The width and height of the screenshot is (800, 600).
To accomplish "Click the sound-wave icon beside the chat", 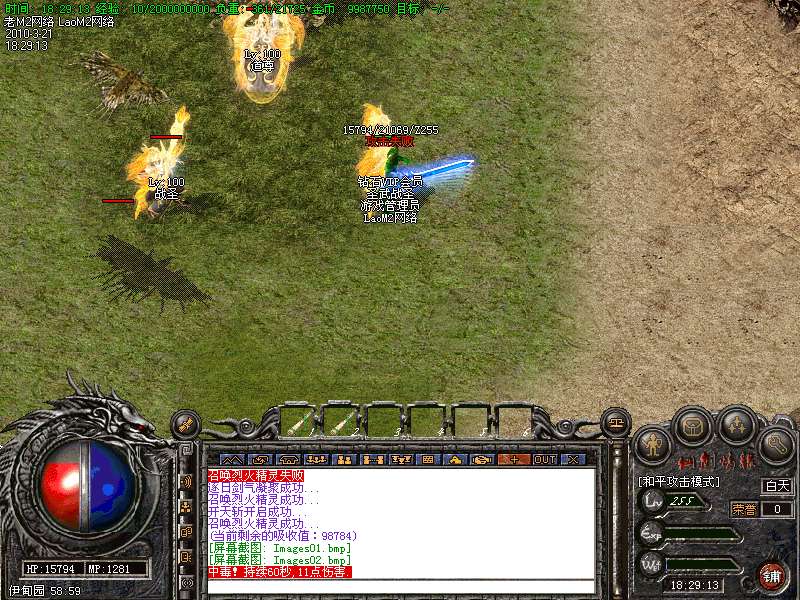I will coord(187,481).
